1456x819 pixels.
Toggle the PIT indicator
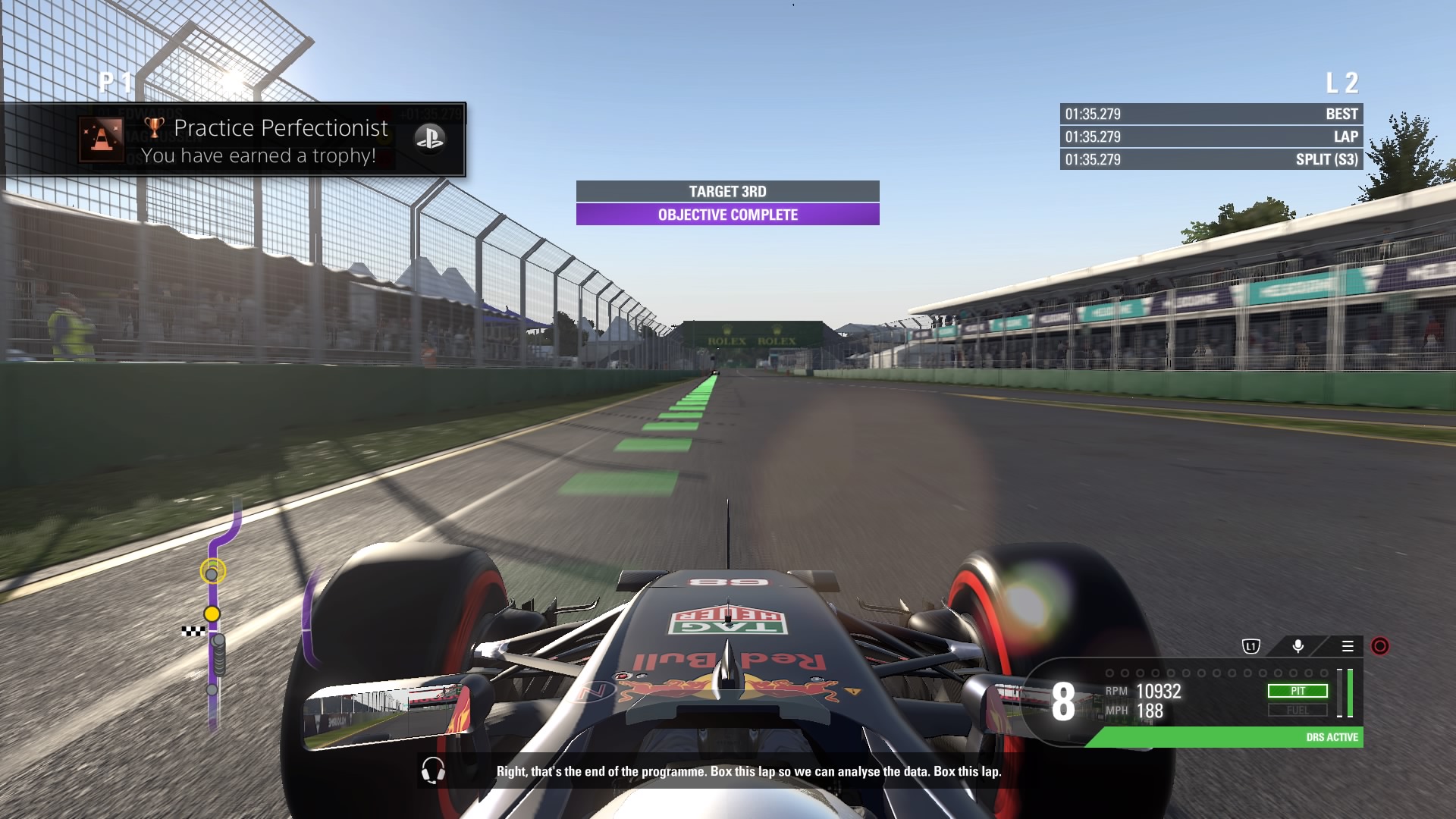click(1299, 691)
